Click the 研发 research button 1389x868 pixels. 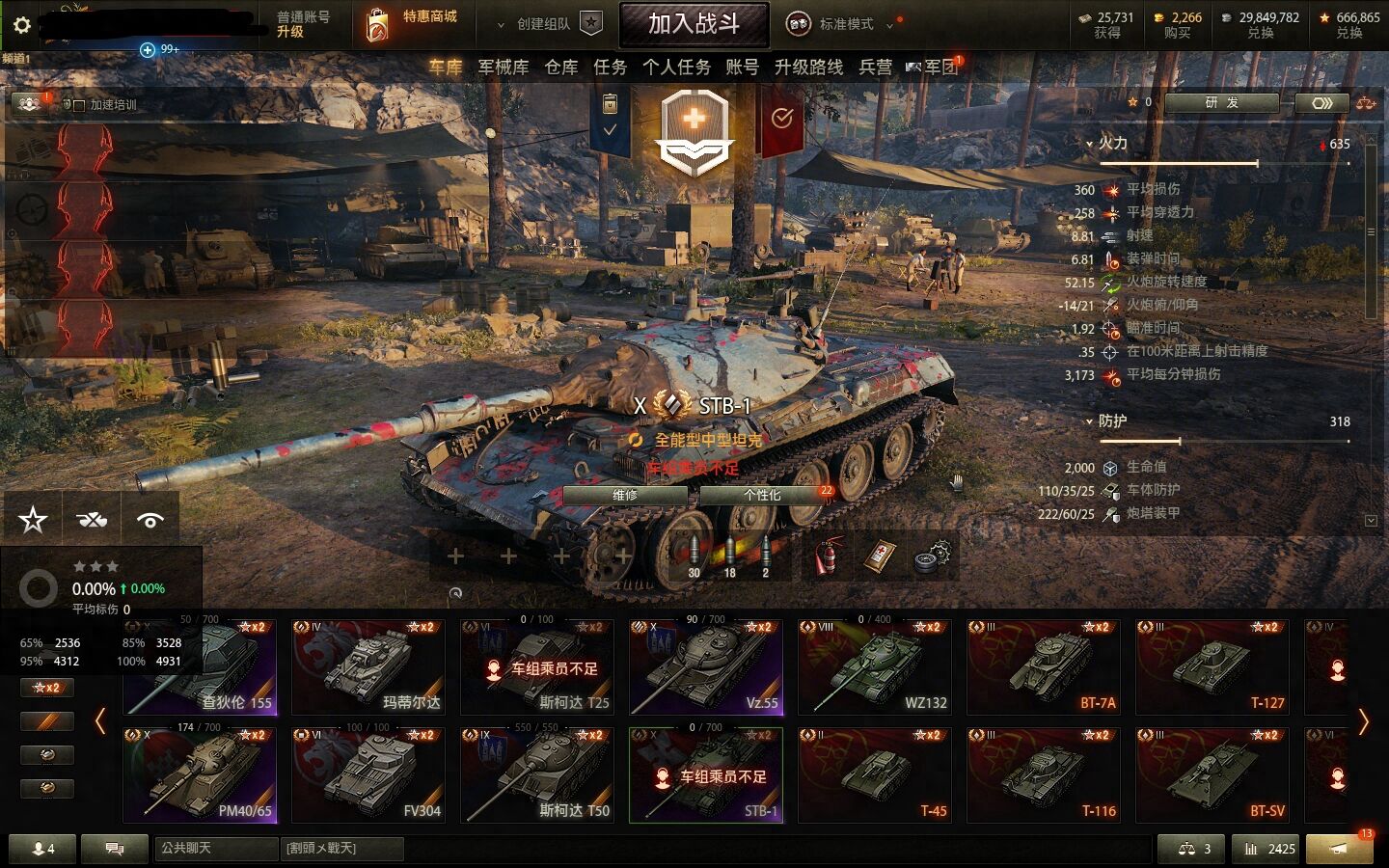coord(1221,102)
